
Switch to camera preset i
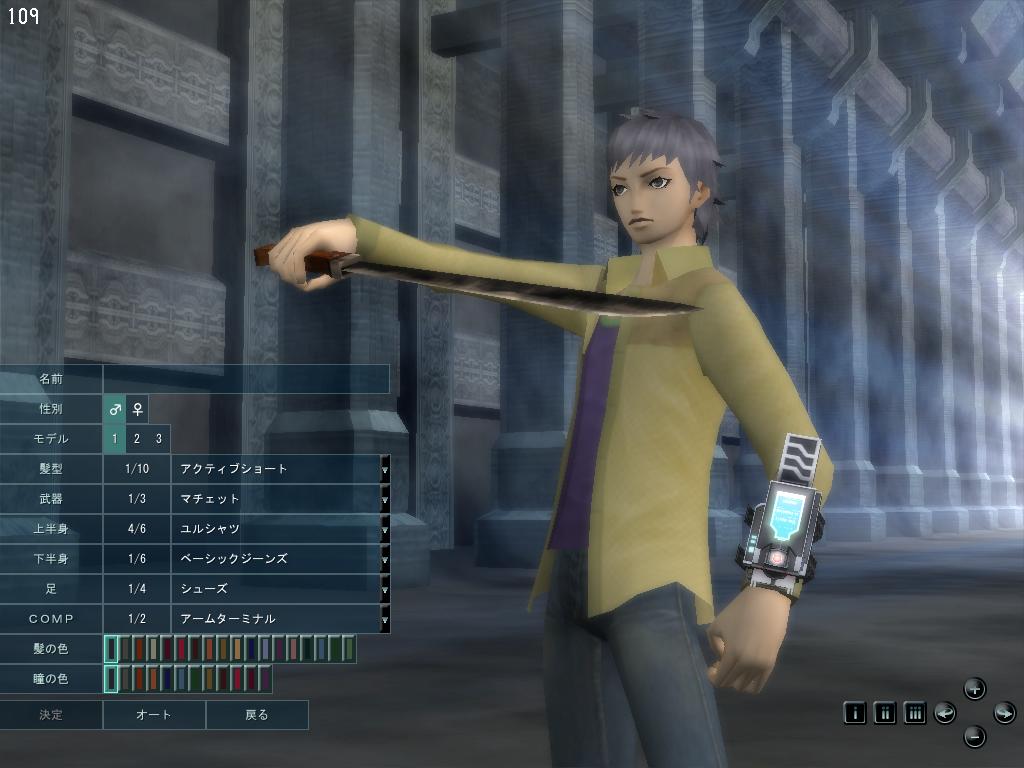[x=855, y=713]
